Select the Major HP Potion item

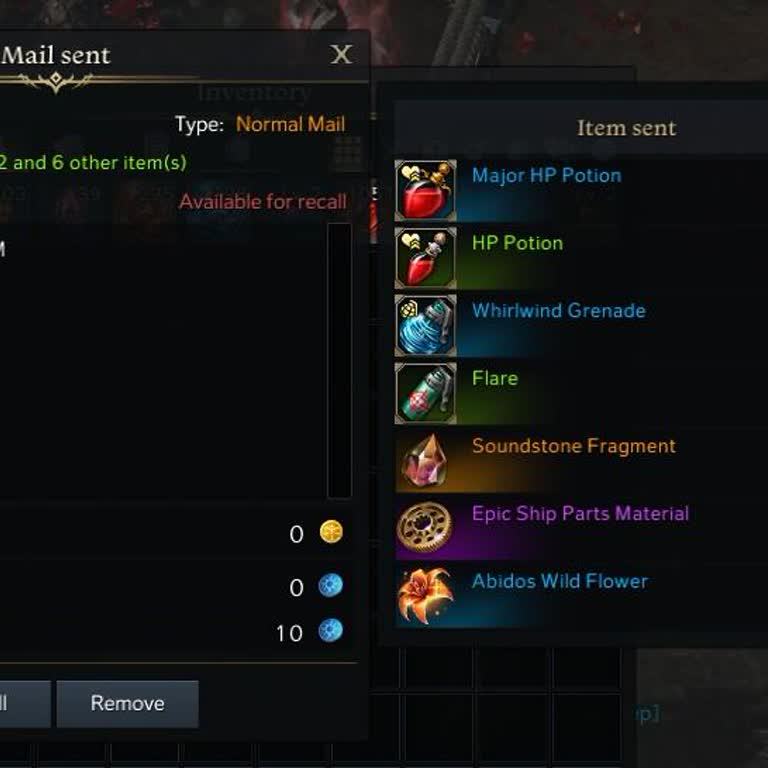point(546,176)
